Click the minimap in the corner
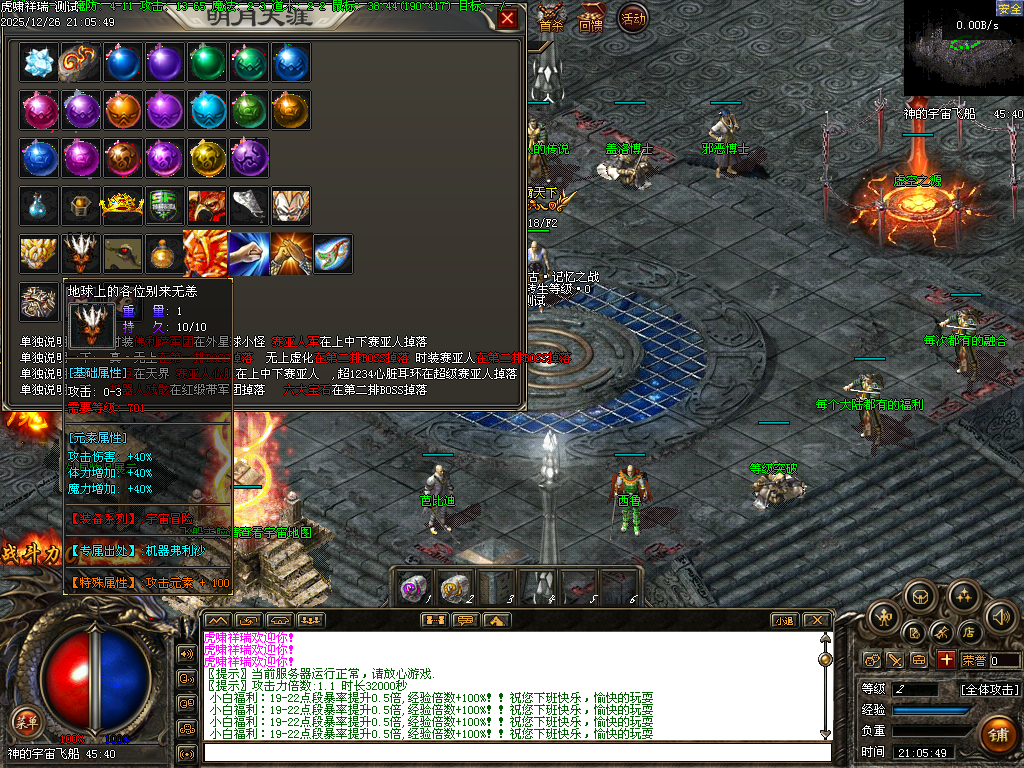This screenshot has width=1024, height=768. [x=963, y=50]
